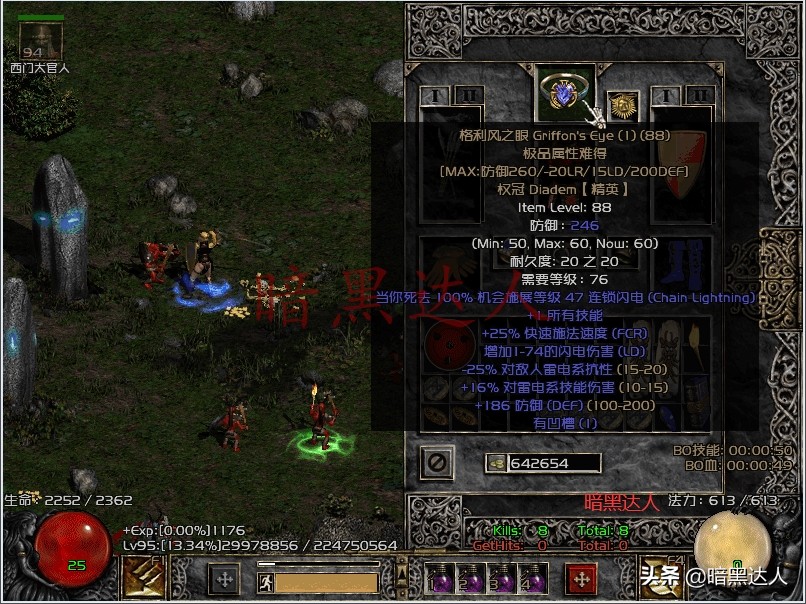
Task: Close the inventory with the cancel circle button
Action: point(437,462)
